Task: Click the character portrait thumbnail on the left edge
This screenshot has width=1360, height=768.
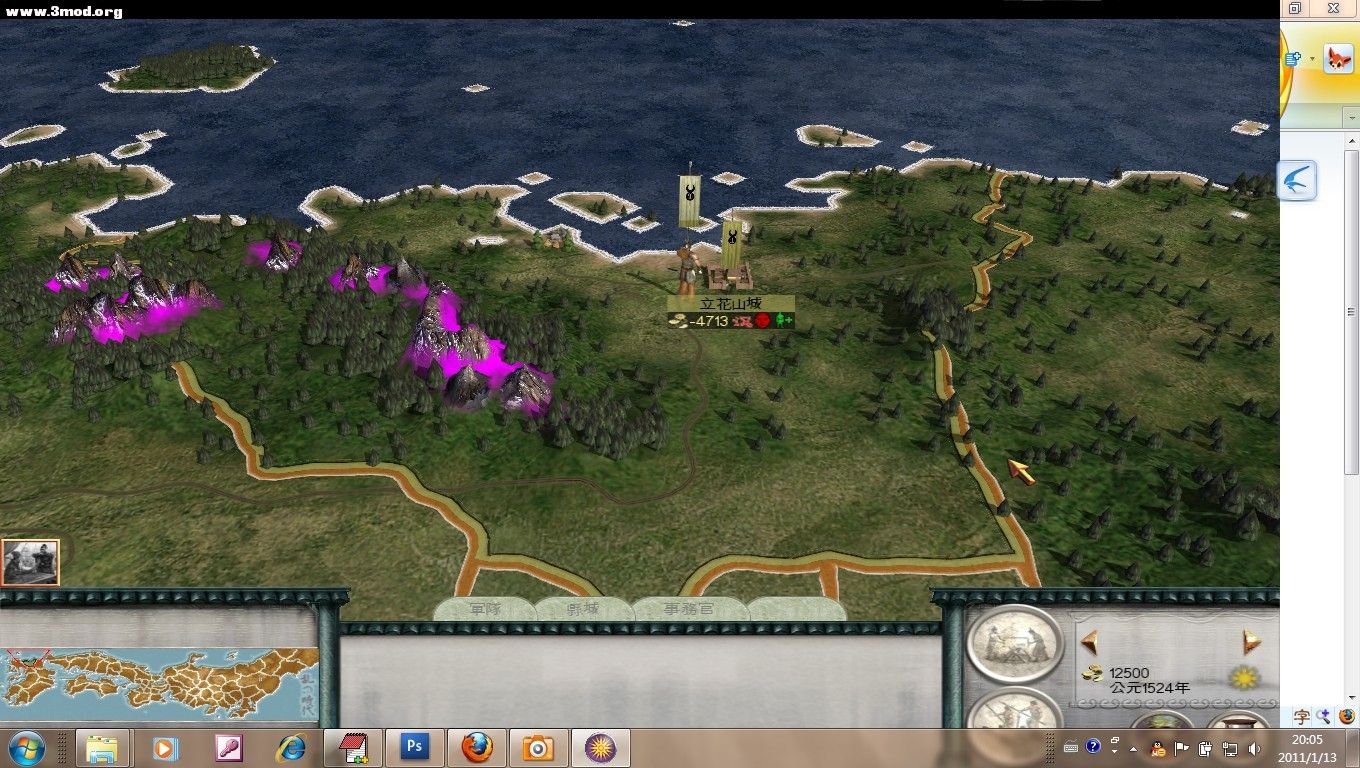Action: [31, 561]
